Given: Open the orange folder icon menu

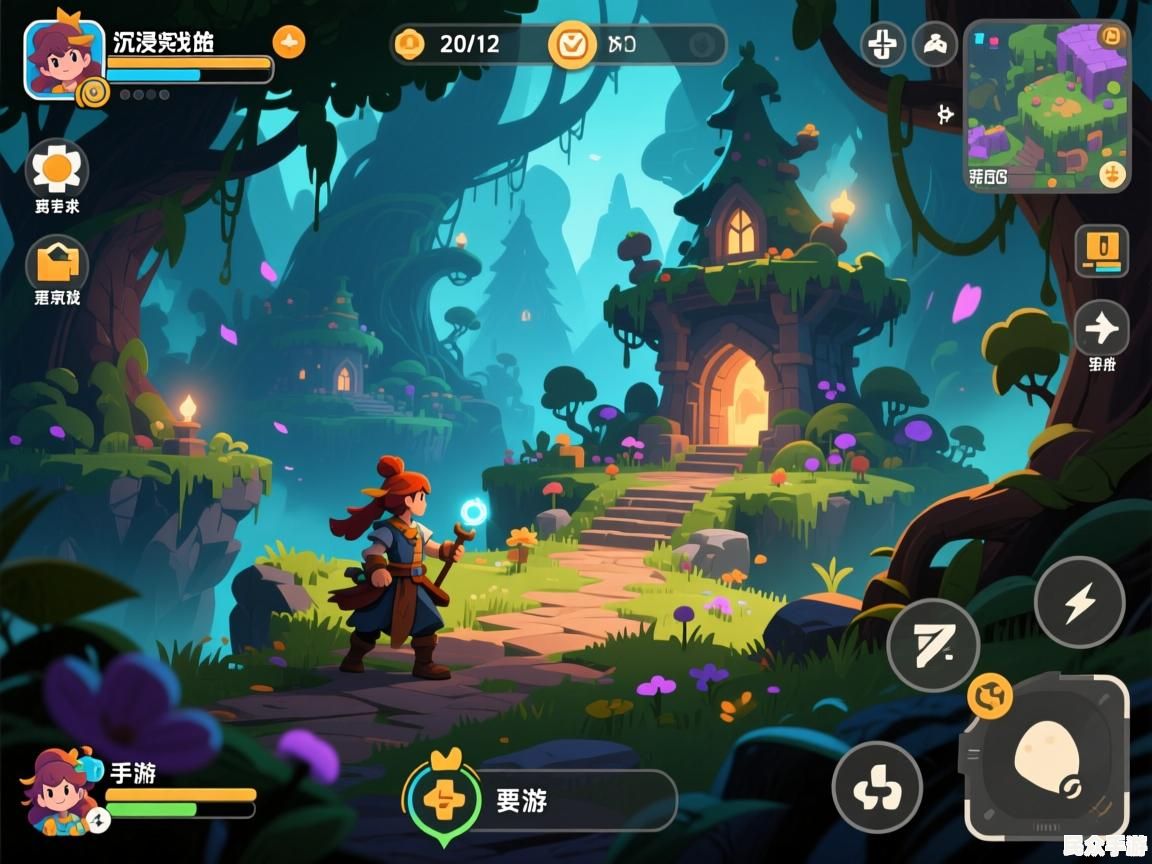Looking at the screenshot, I should pos(57,264).
